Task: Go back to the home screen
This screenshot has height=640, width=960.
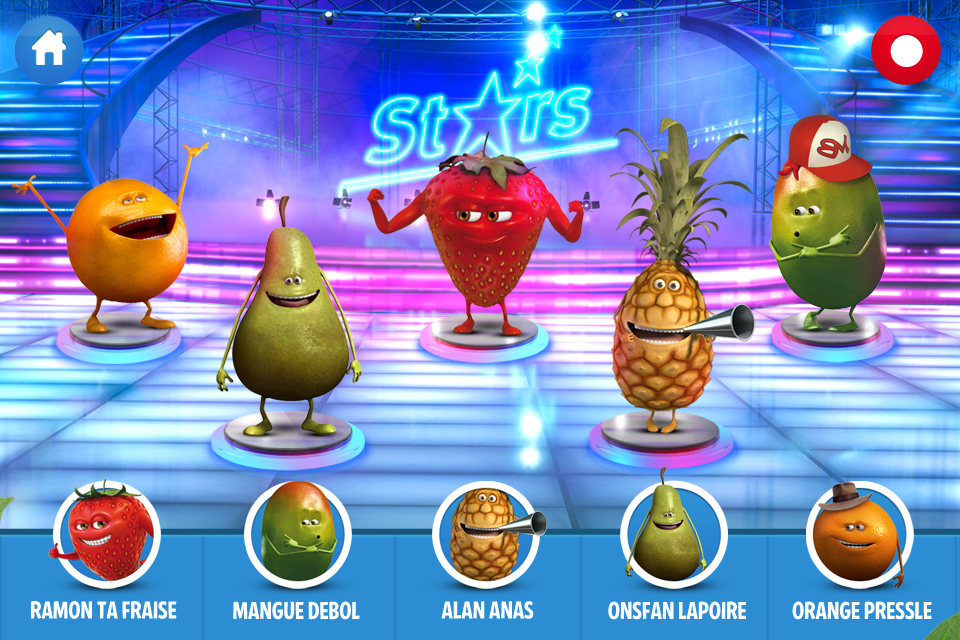Action: [x=48, y=48]
